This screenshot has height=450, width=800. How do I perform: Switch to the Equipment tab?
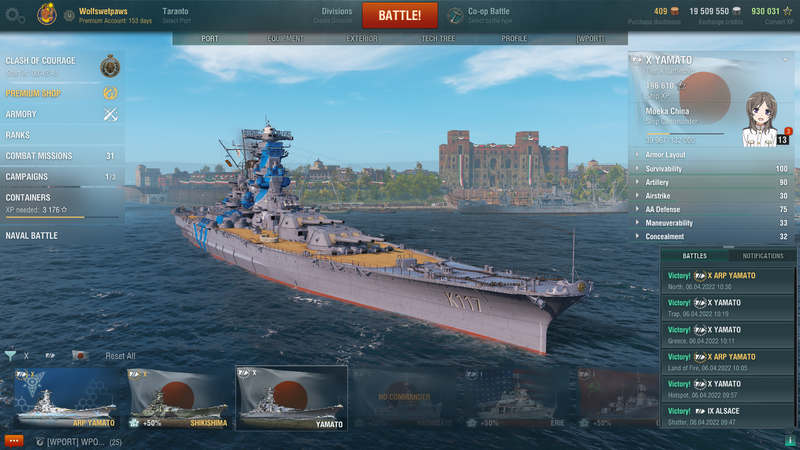click(x=285, y=39)
